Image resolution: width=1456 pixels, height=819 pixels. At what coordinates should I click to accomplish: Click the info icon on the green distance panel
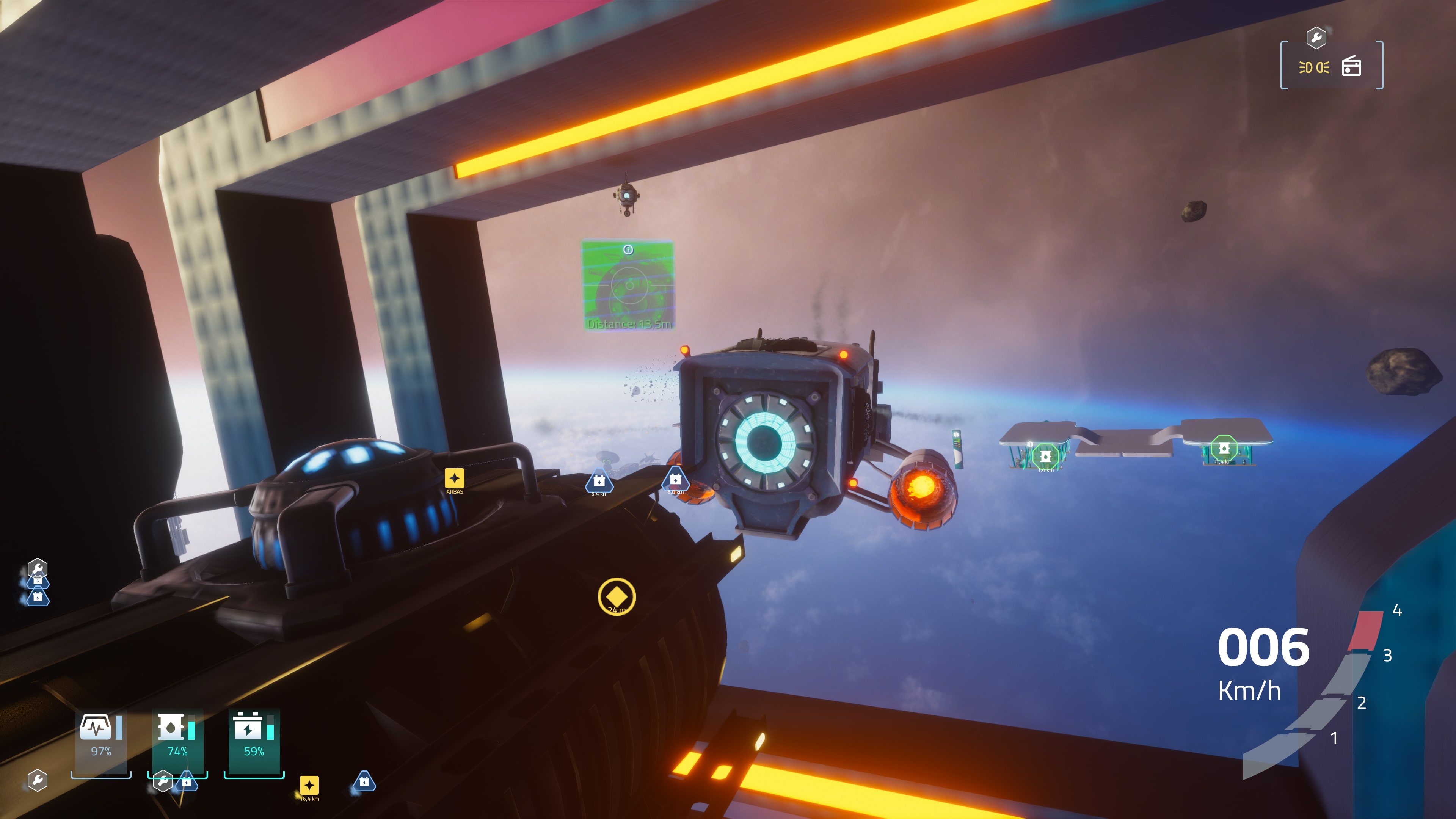tap(629, 249)
